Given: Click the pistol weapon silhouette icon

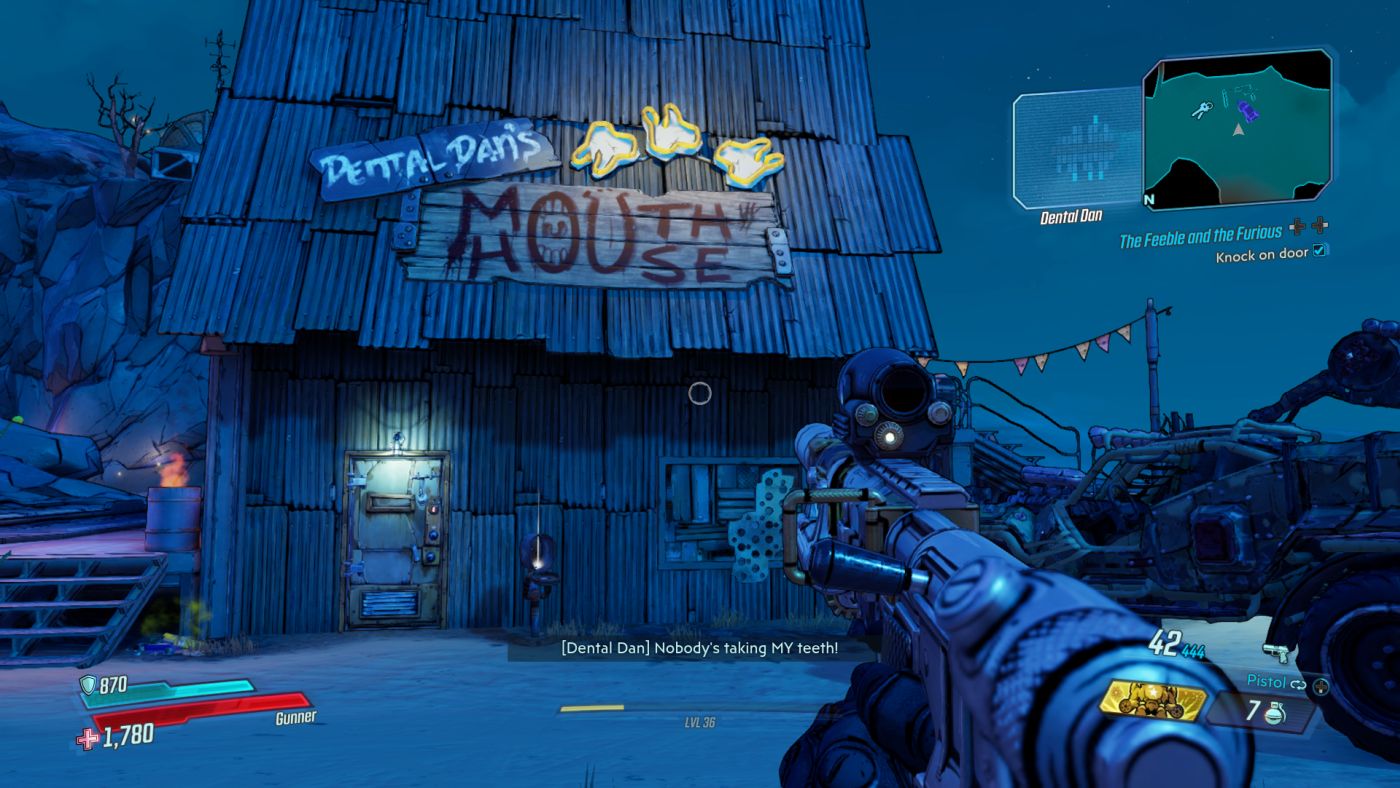Looking at the screenshot, I should pos(1277,653).
